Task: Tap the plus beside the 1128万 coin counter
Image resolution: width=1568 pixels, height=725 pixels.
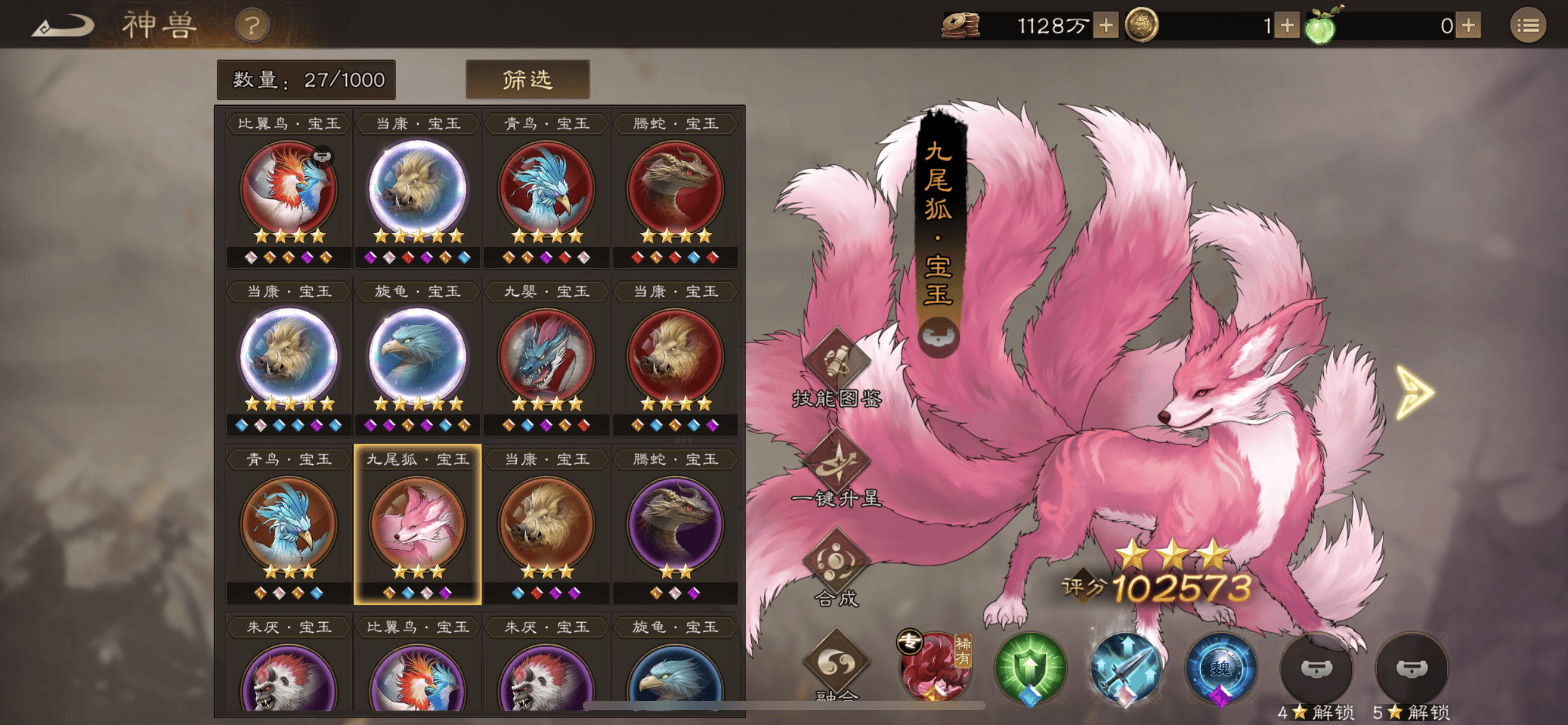Action: point(1105,26)
